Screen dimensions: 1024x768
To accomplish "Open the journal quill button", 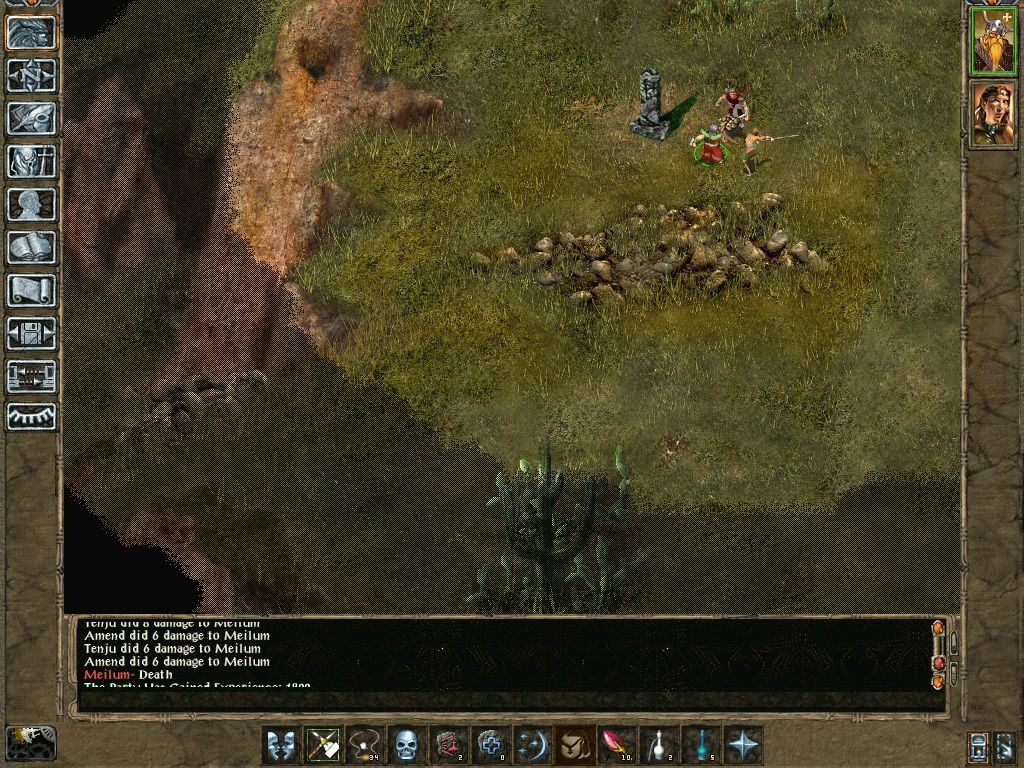I will pos(32,118).
